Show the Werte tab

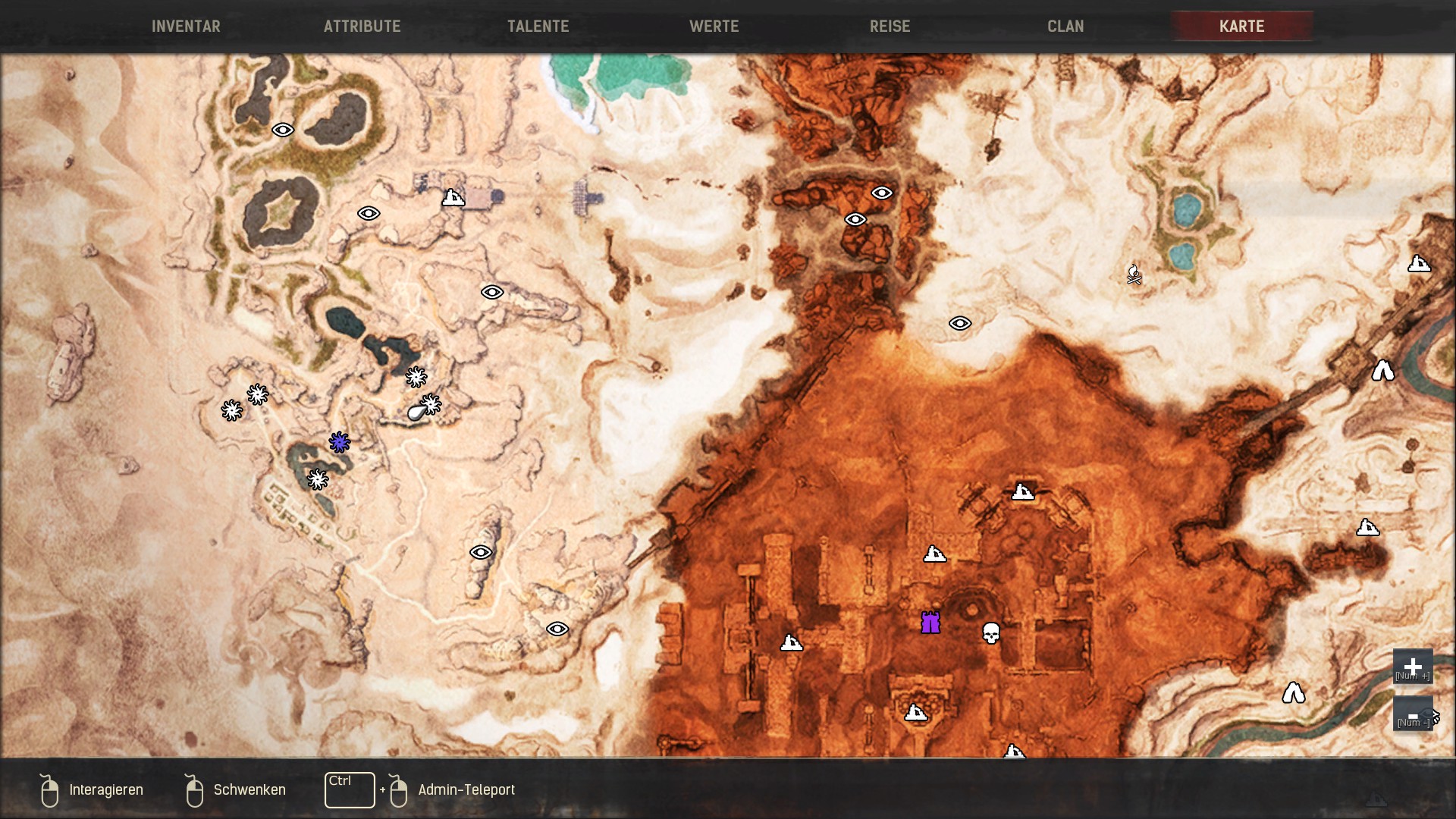click(x=714, y=27)
